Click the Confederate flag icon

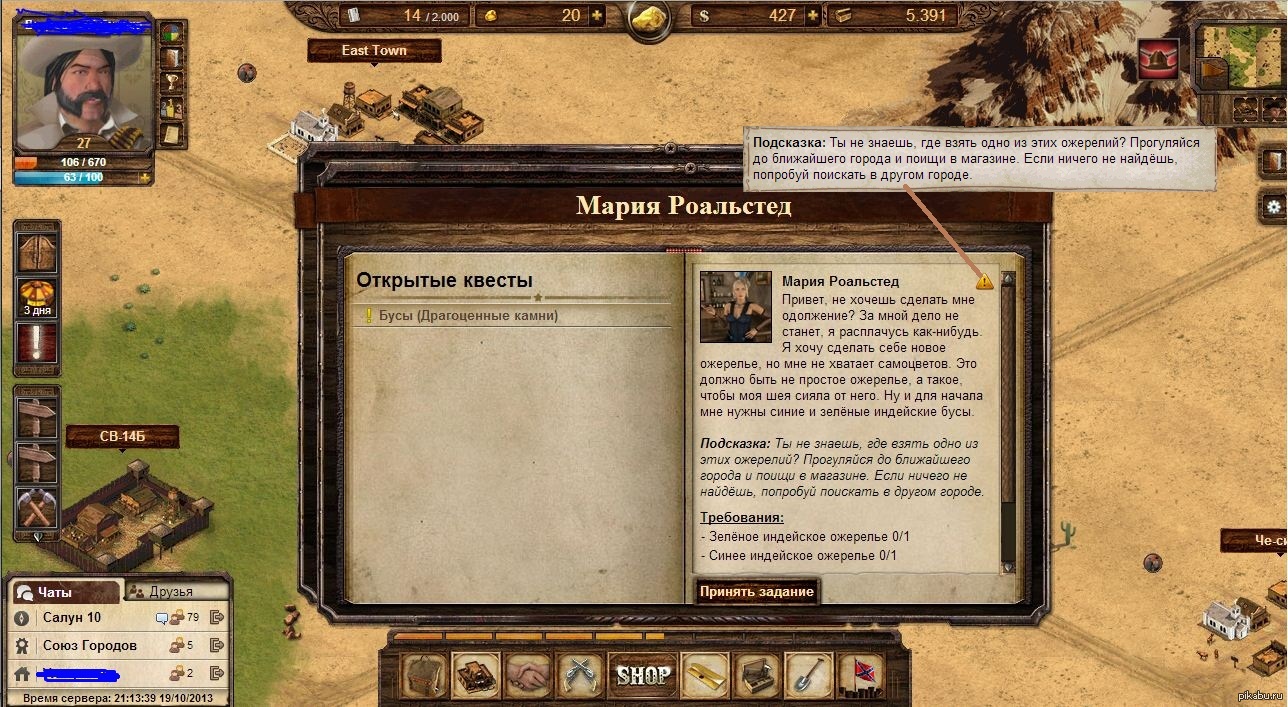pos(862,676)
